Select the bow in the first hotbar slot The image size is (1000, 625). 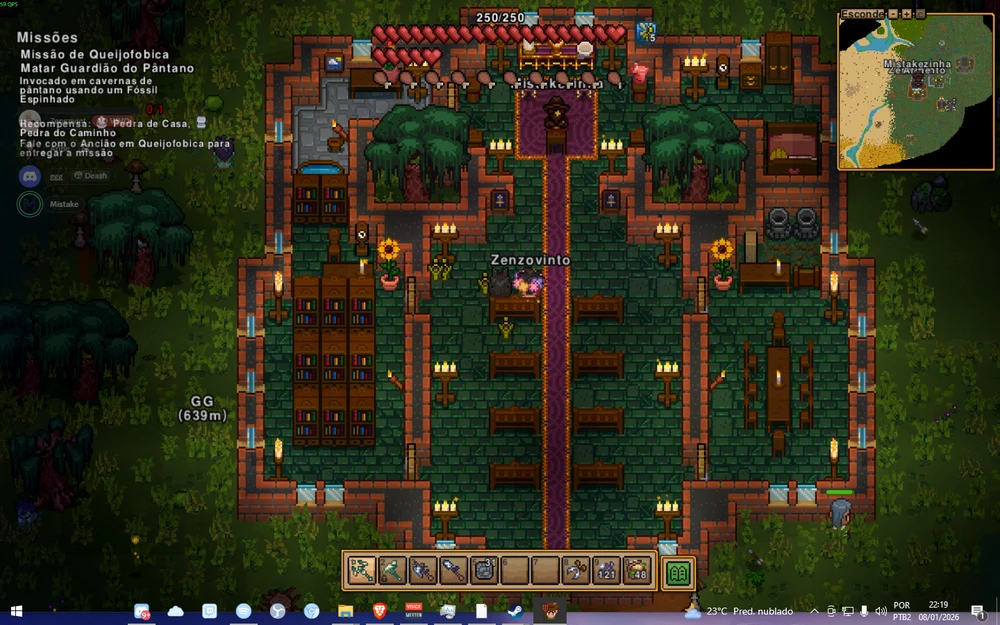(x=361, y=571)
